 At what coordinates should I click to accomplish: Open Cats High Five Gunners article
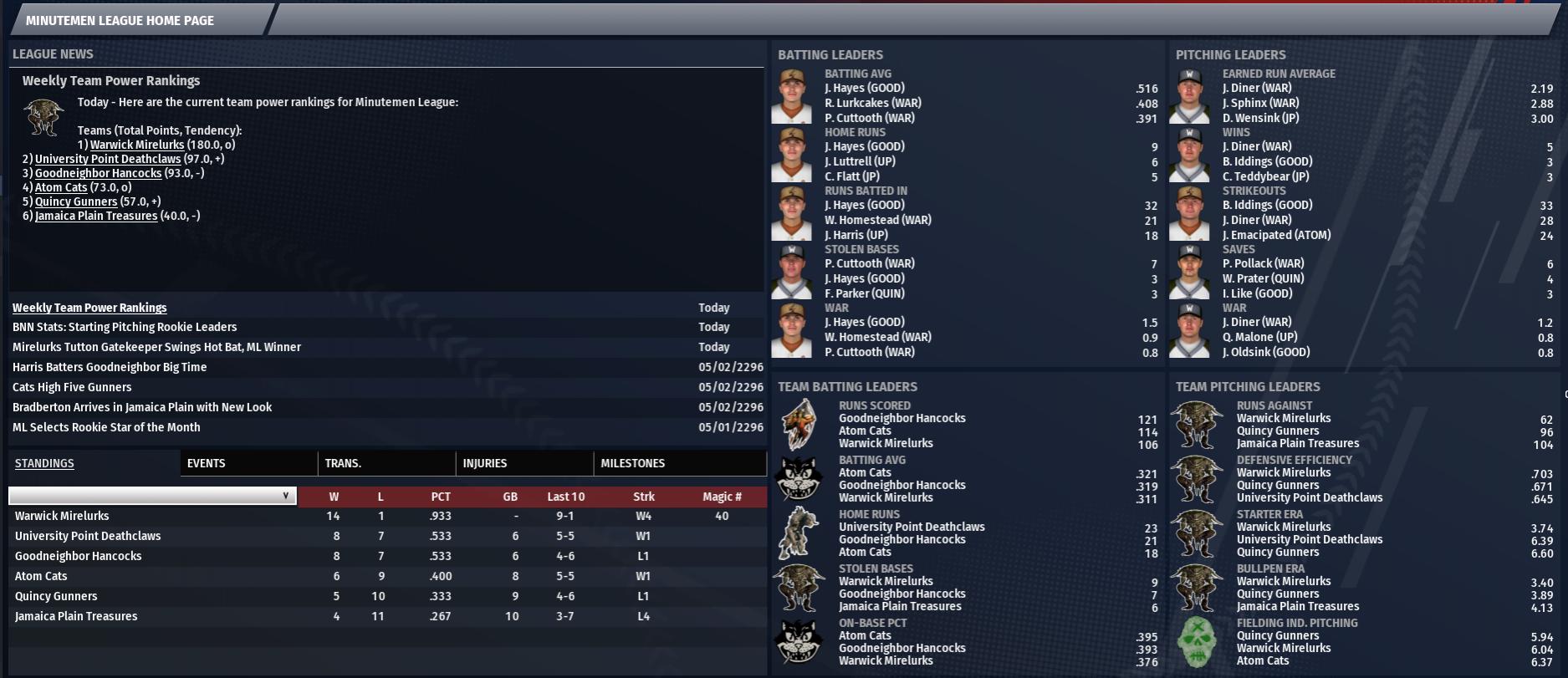coord(71,387)
